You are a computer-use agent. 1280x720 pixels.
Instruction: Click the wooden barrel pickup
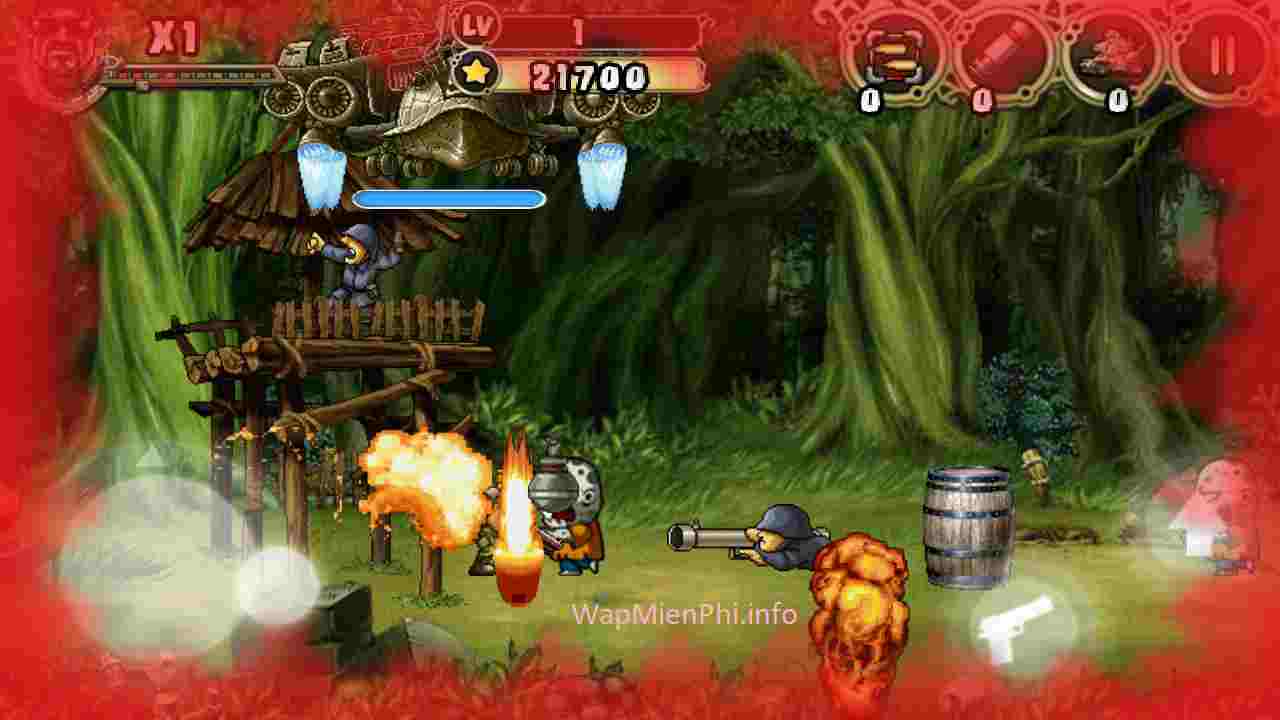(x=966, y=525)
